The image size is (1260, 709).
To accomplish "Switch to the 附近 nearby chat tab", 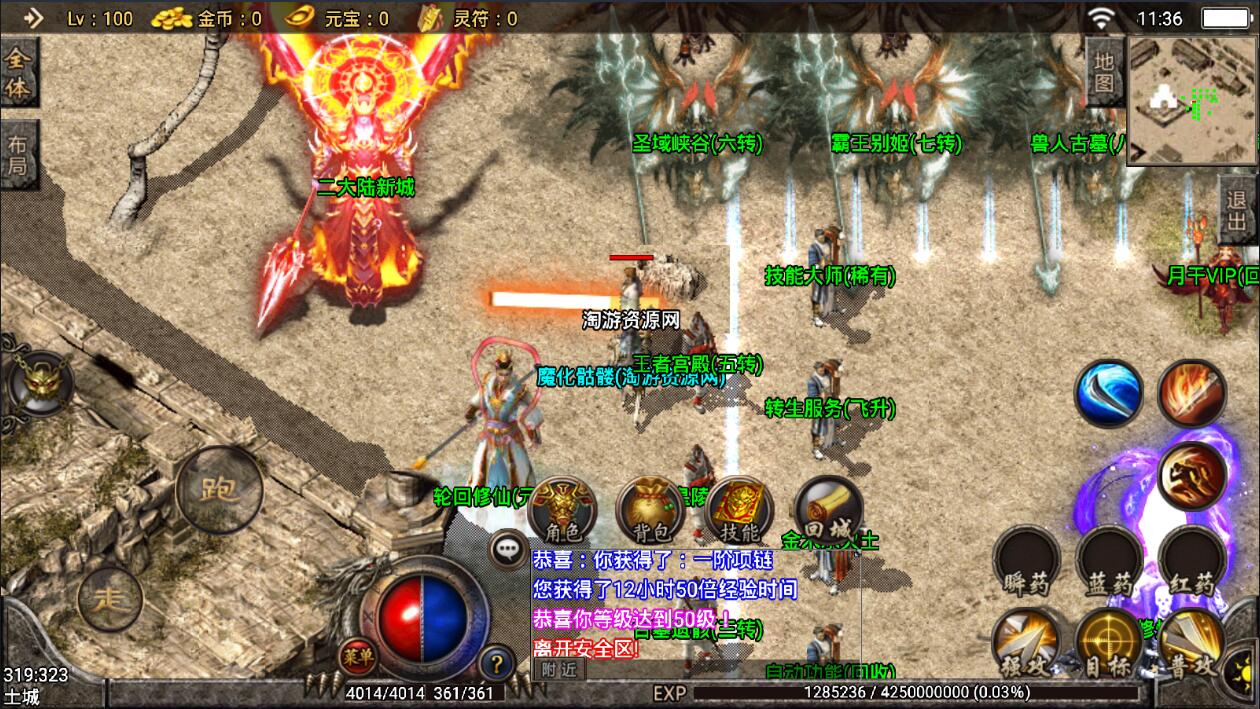I will coord(558,670).
